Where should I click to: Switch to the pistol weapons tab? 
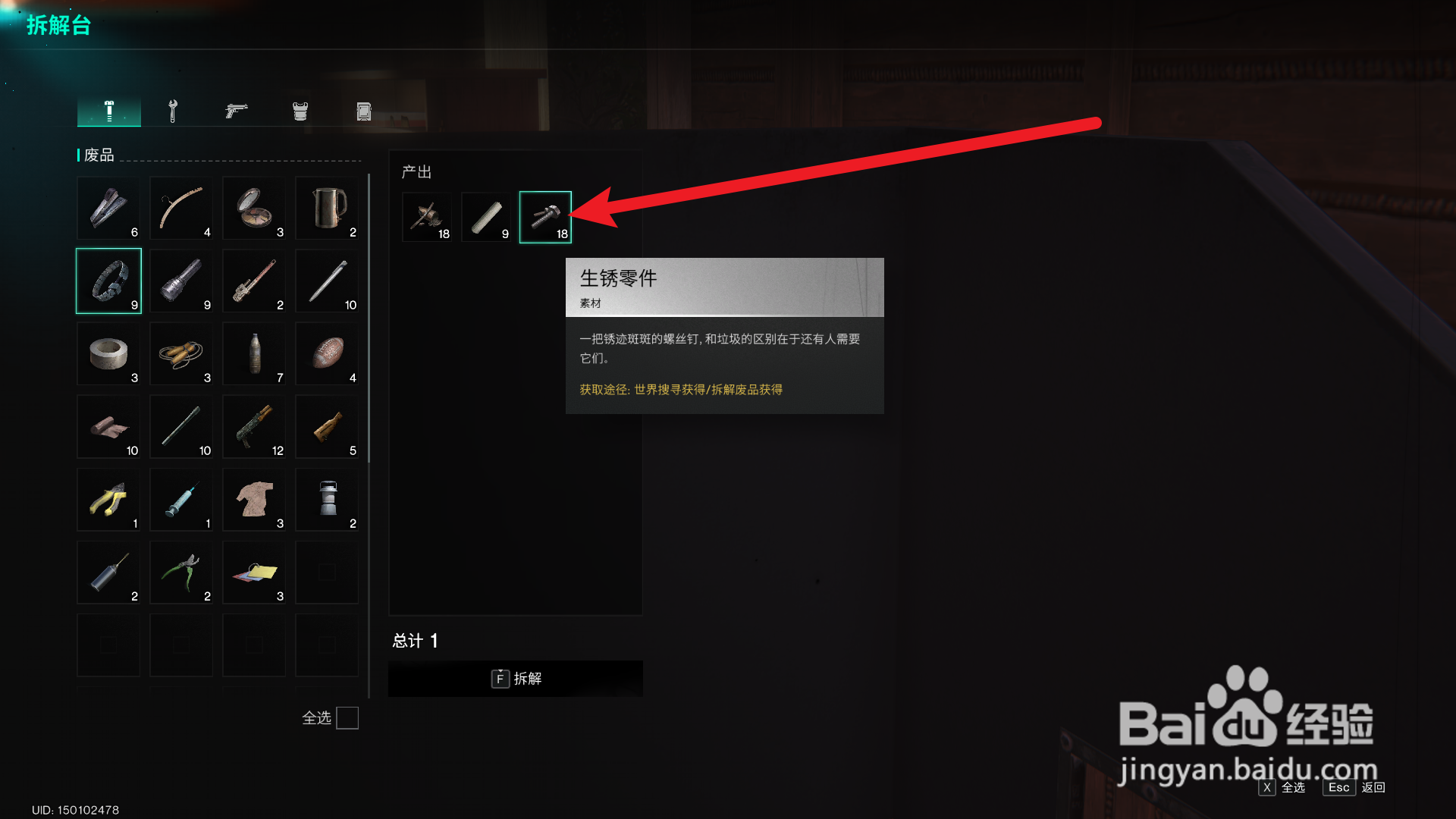pyautogui.click(x=236, y=110)
